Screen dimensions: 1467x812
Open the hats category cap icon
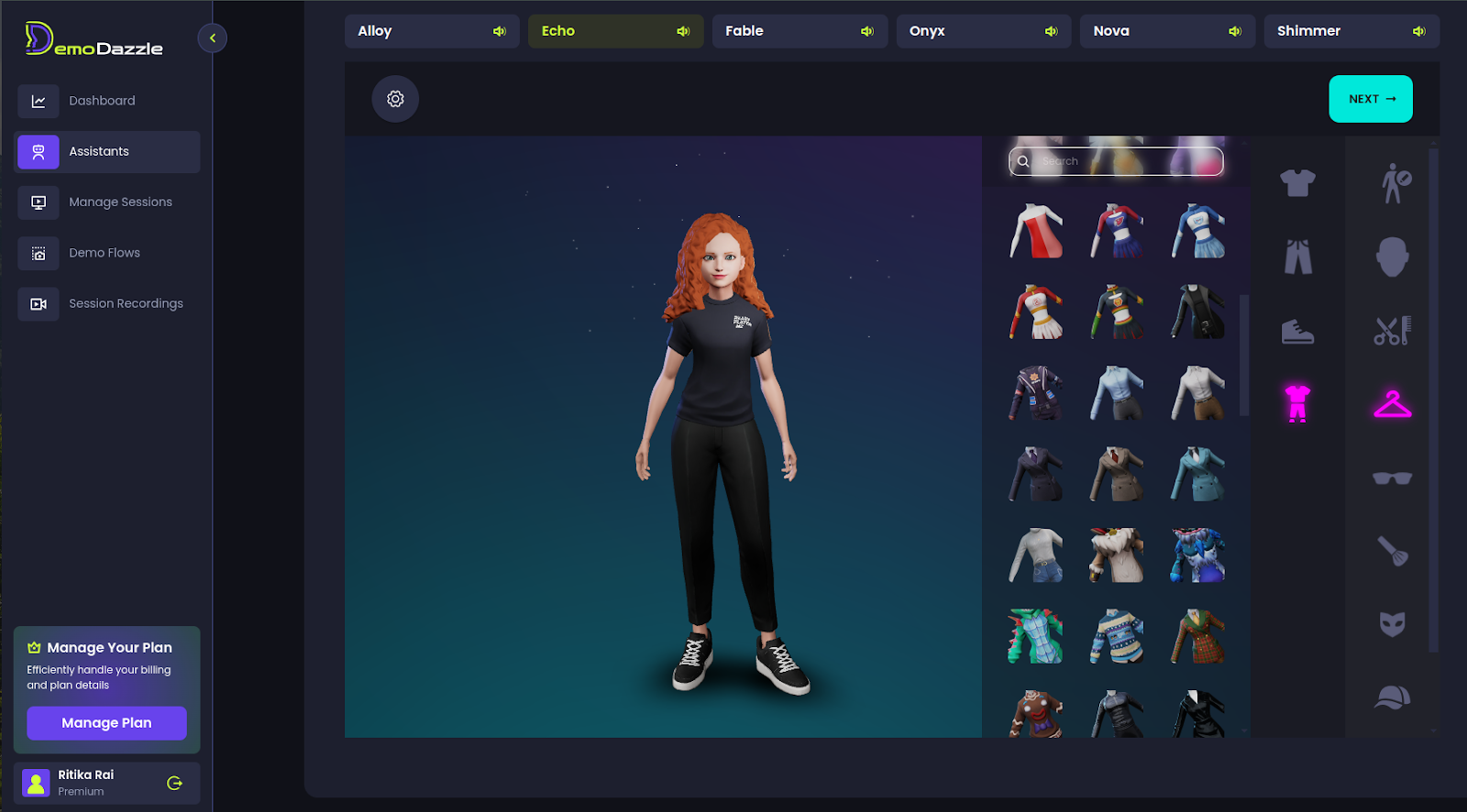pyautogui.click(x=1392, y=697)
